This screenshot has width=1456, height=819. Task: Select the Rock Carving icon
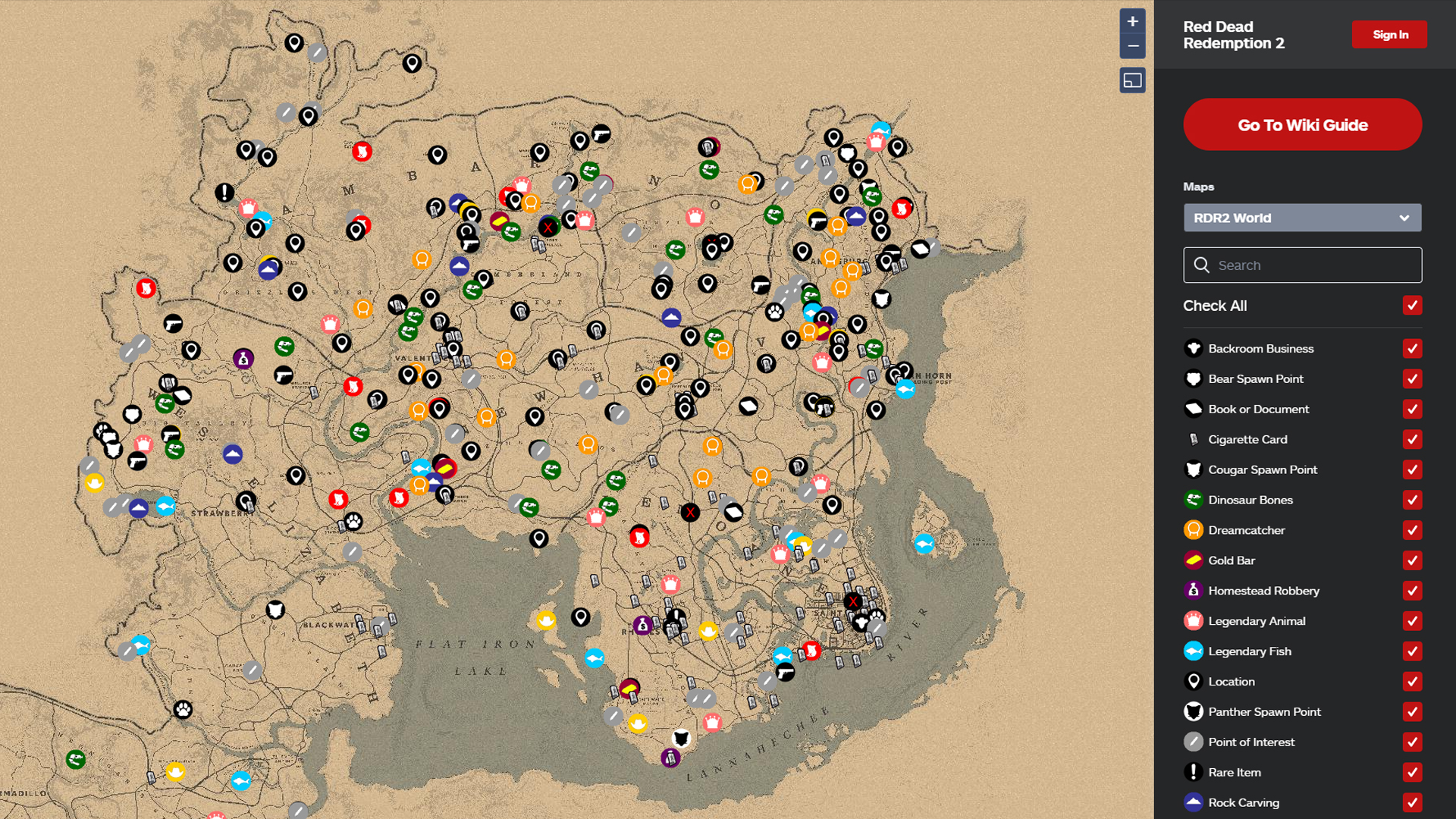1193,802
